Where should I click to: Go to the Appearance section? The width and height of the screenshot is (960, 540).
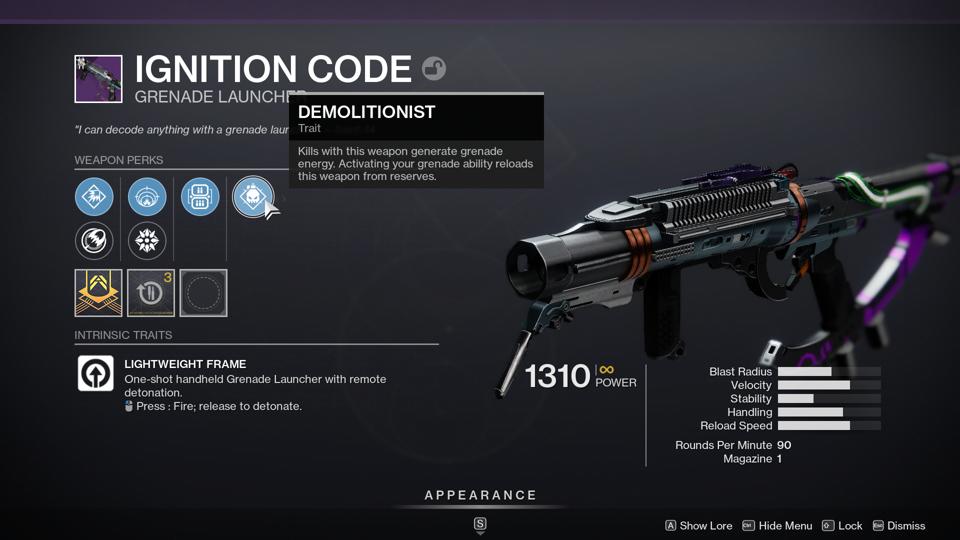pos(480,496)
